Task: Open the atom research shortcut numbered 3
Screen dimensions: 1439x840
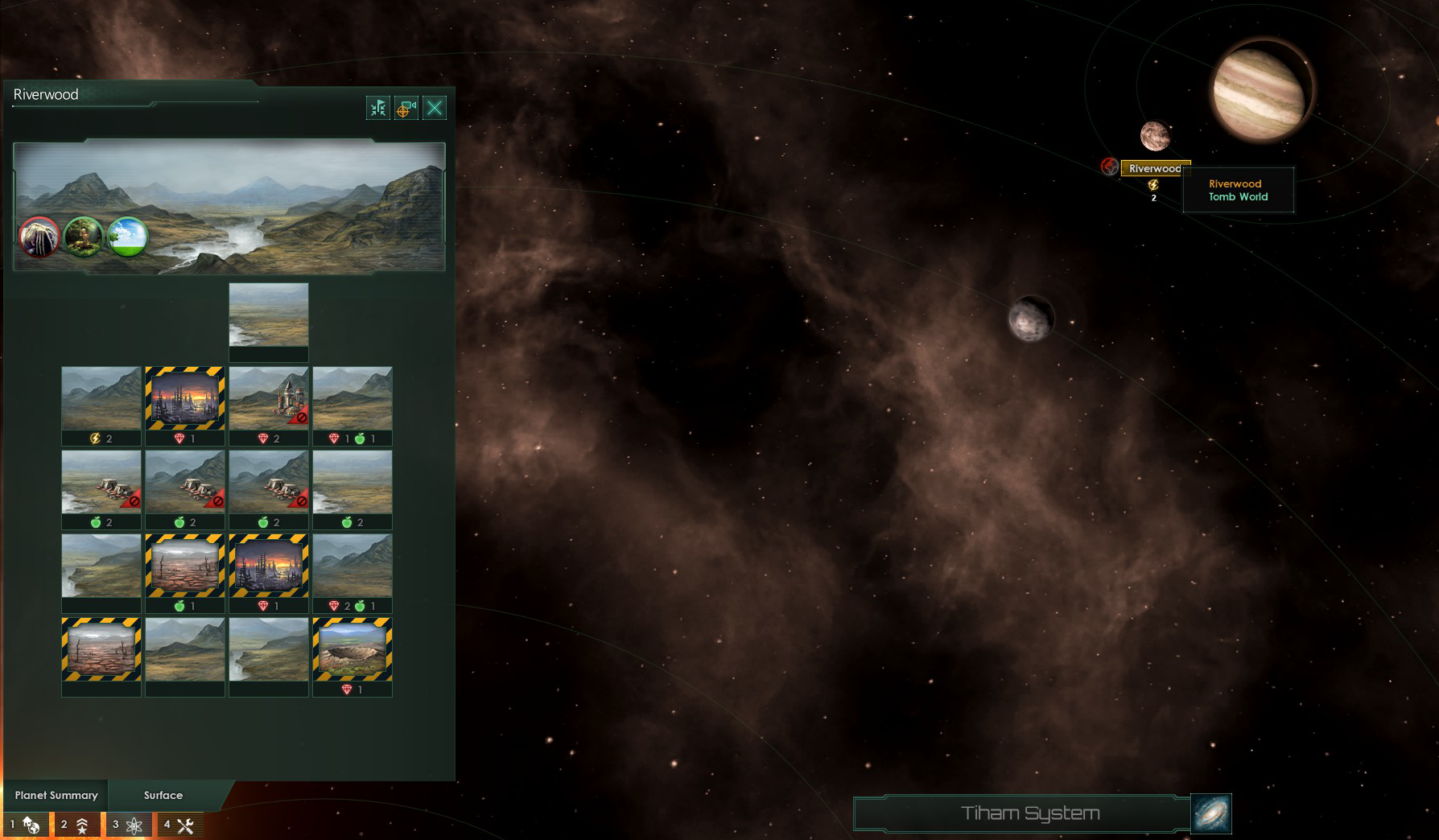Action: click(127, 825)
